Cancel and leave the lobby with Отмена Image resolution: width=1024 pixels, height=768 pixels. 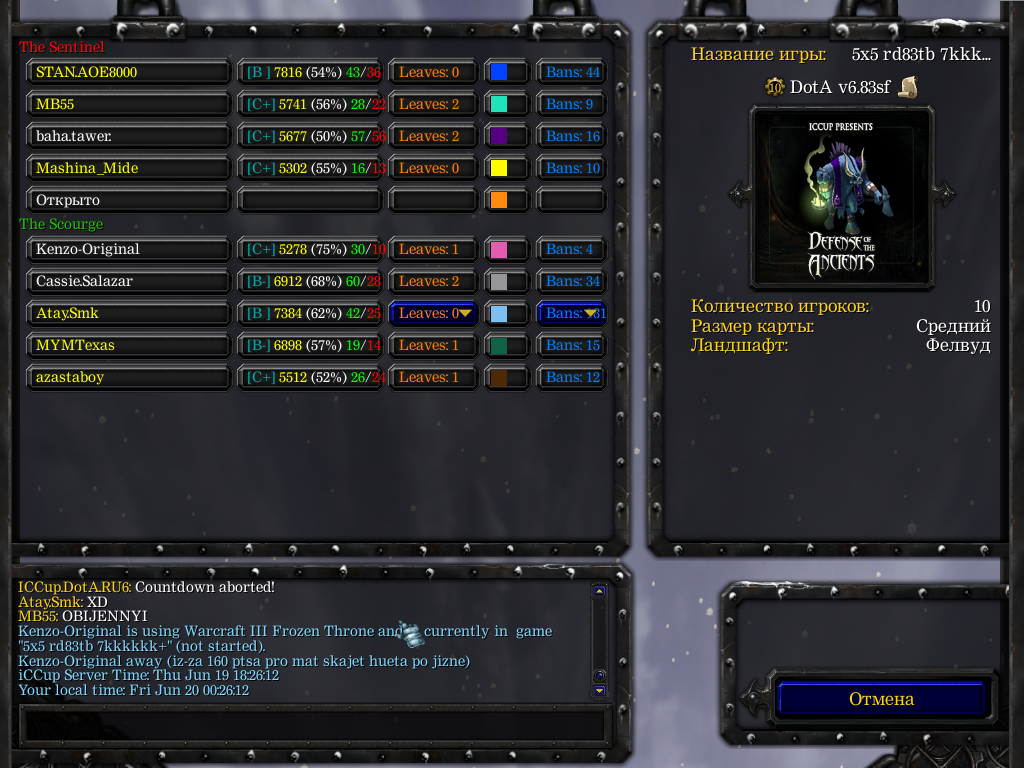(x=881, y=699)
